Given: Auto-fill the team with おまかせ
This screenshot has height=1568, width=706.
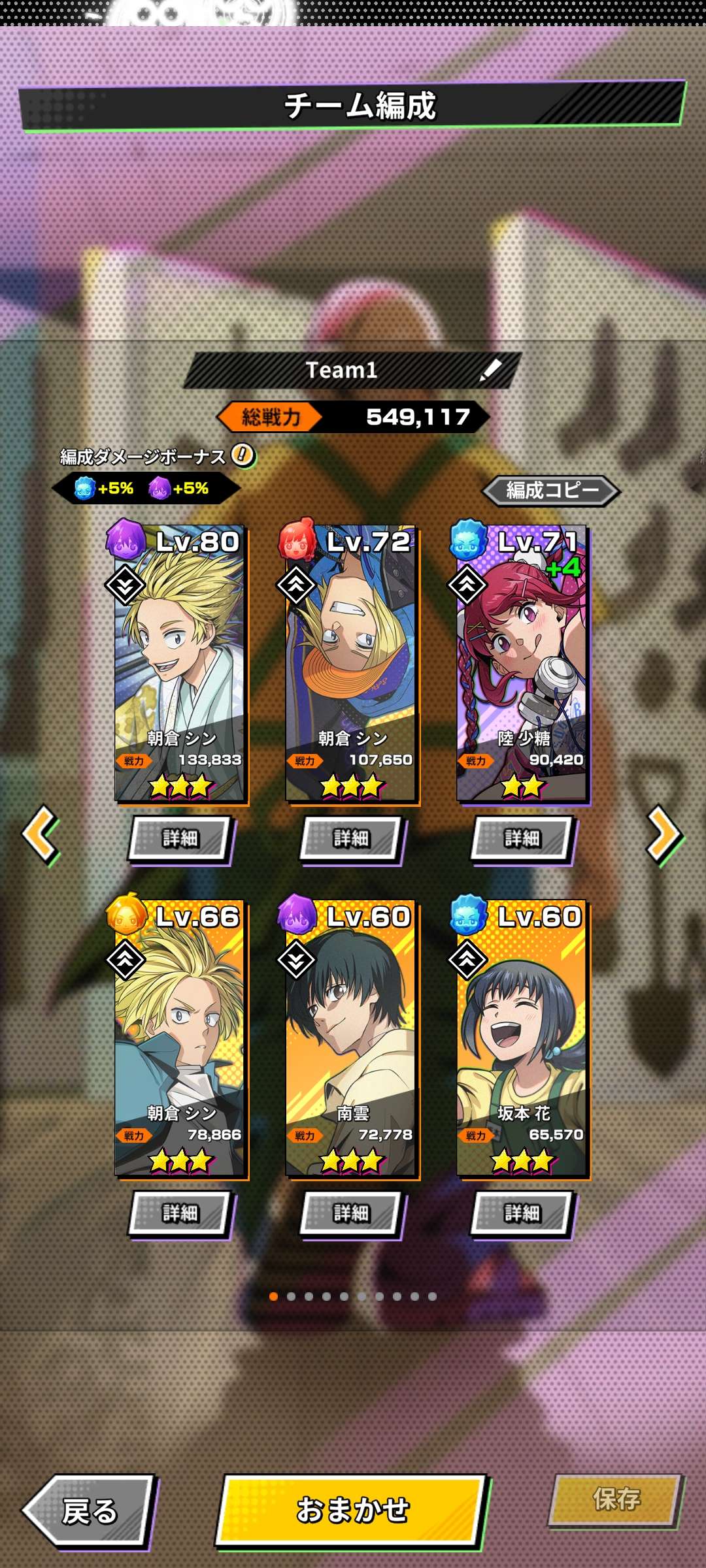Looking at the screenshot, I should pyautogui.click(x=352, y=1511).
